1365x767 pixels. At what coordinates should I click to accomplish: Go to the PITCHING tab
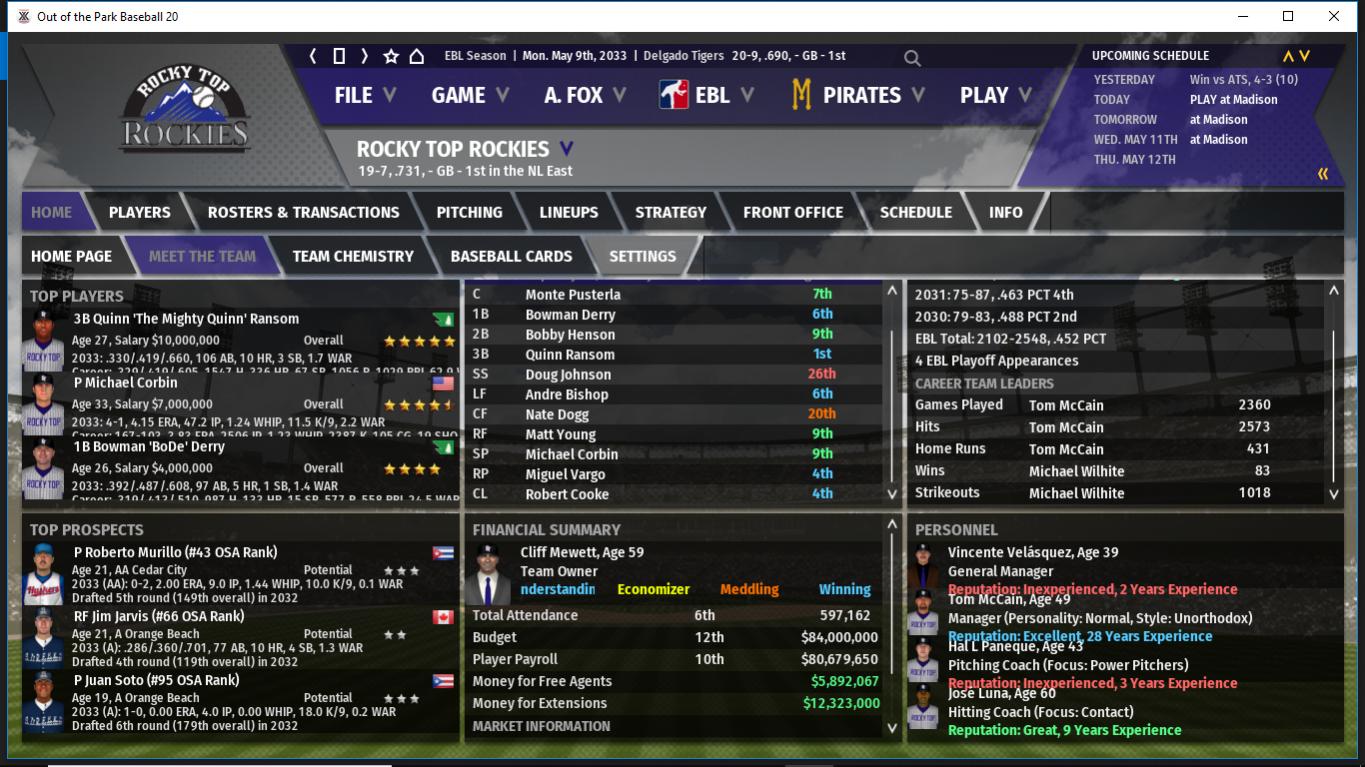pos(469,212)
